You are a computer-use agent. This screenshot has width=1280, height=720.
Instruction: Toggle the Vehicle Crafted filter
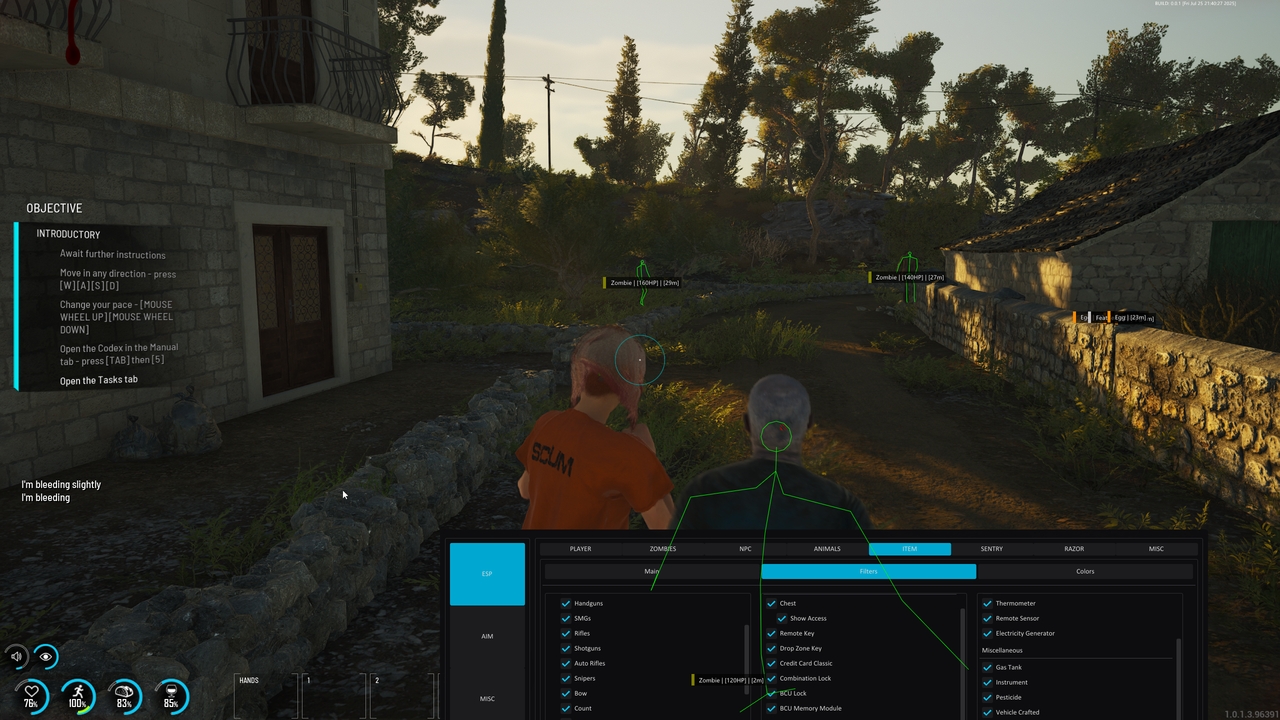point(985,712)
